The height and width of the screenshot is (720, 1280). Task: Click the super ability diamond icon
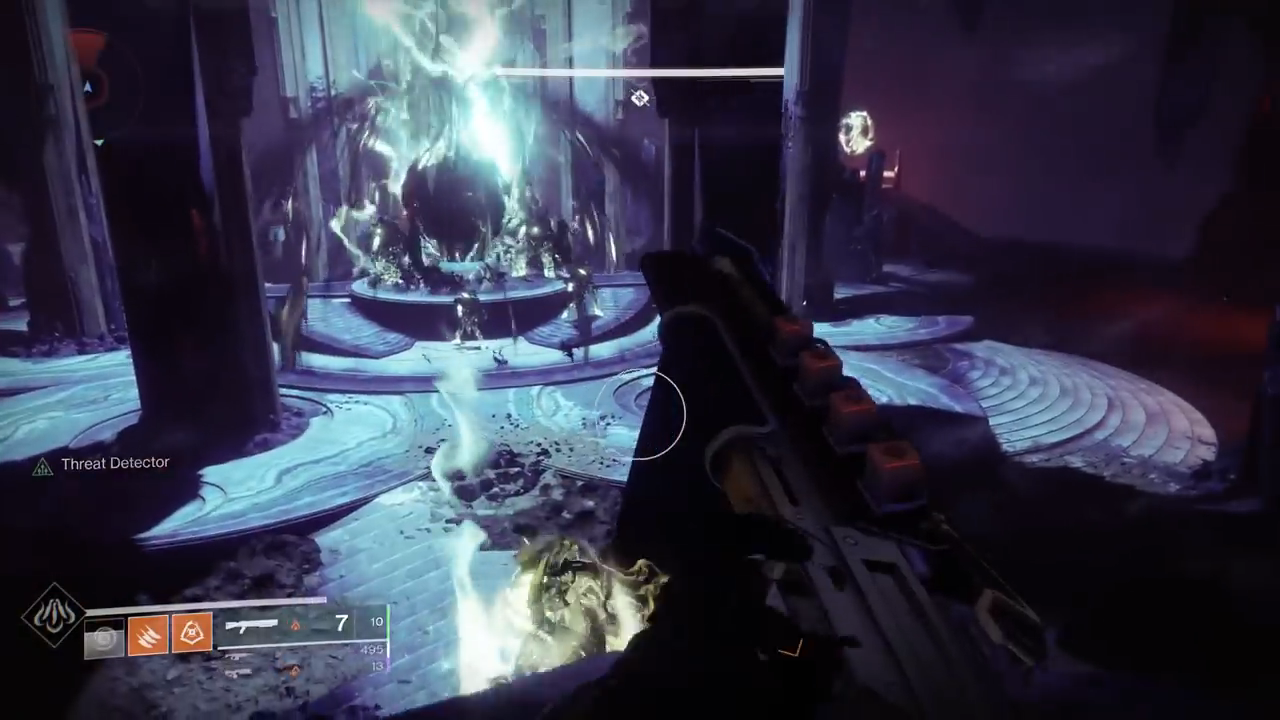pos(53,615)
